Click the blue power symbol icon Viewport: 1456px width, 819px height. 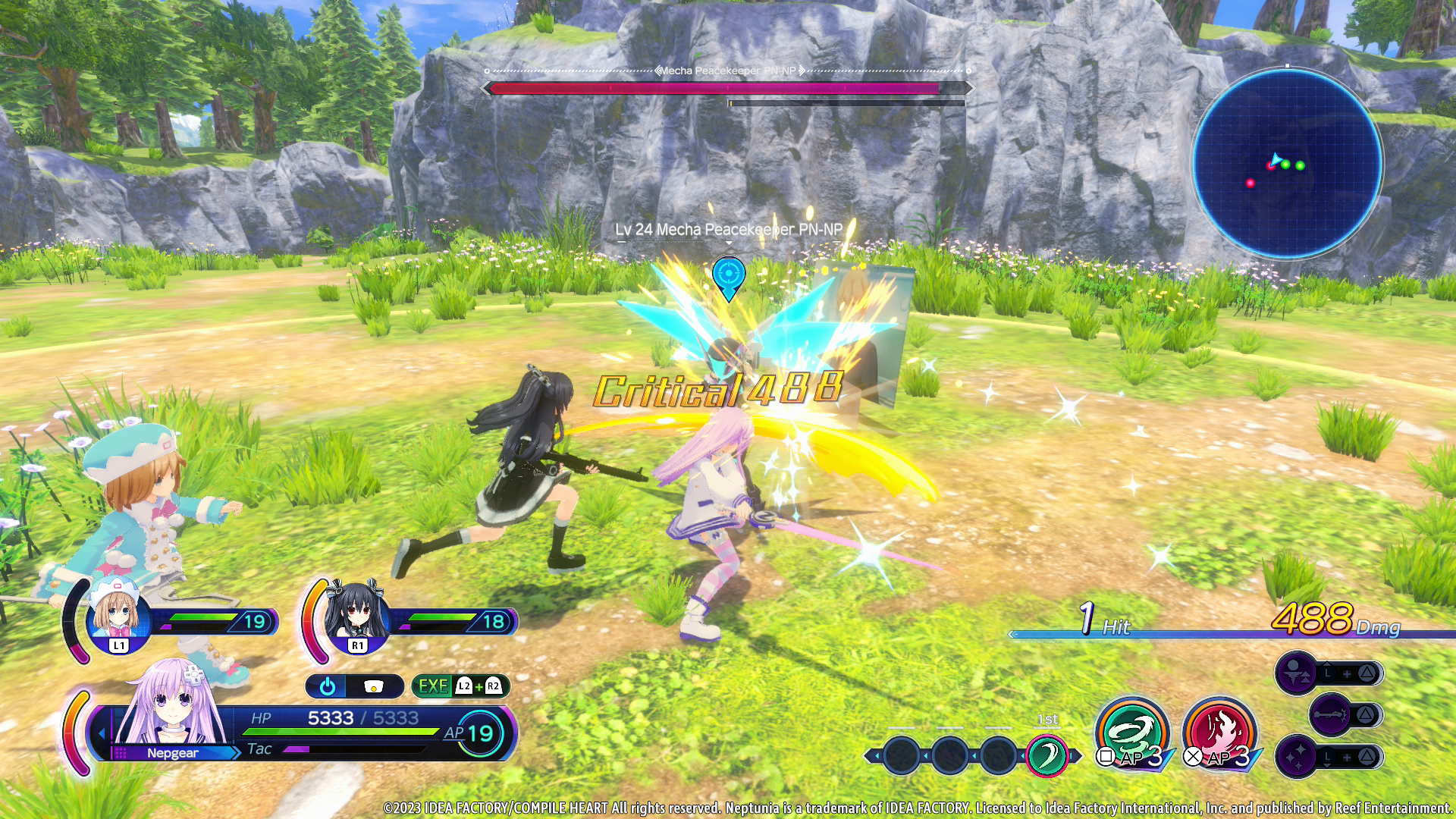point(328,686)
